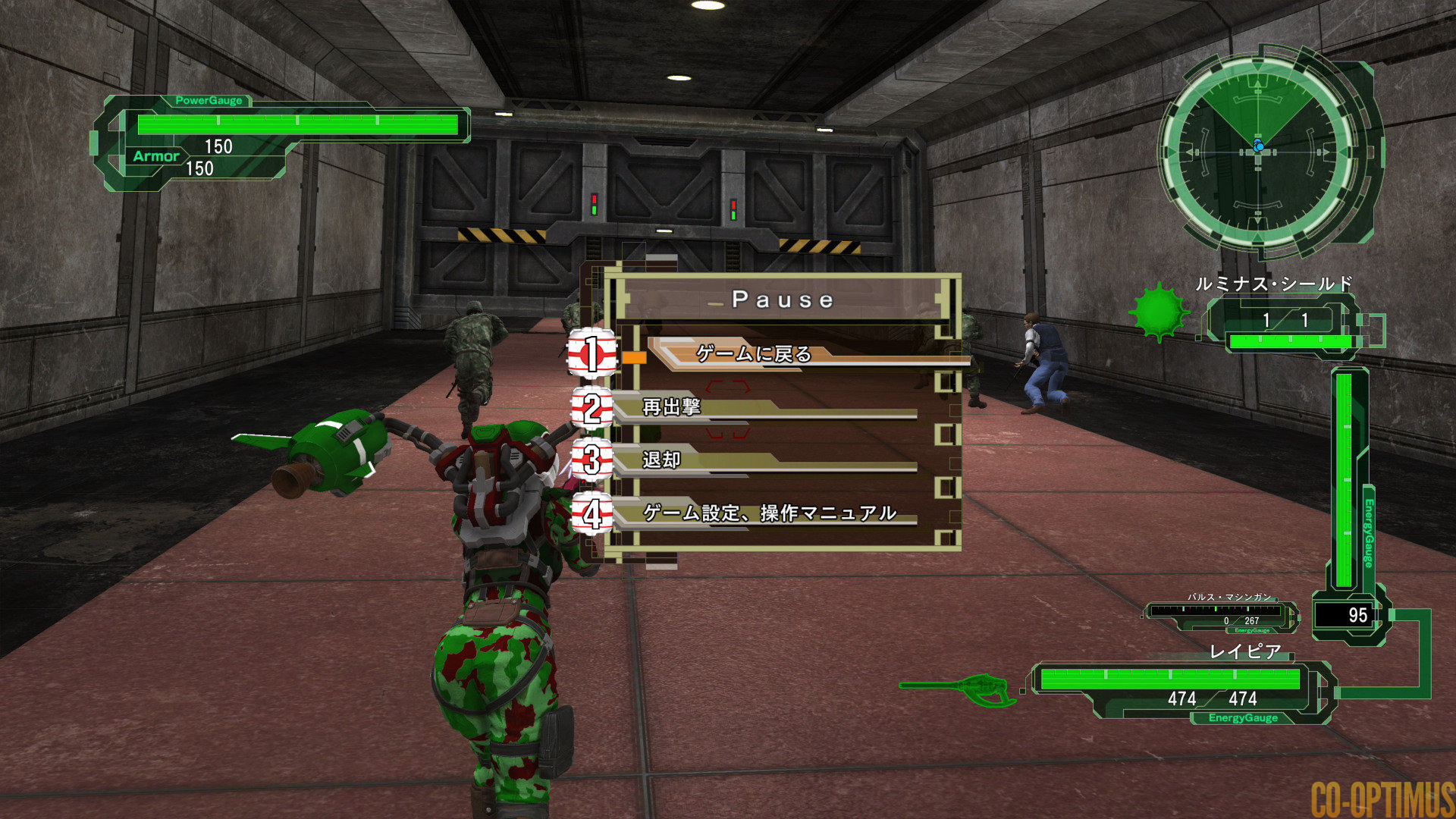Click the numbered badge 3 next to 退却
The image size is (1456, 819).
click(x=591, y=461)
